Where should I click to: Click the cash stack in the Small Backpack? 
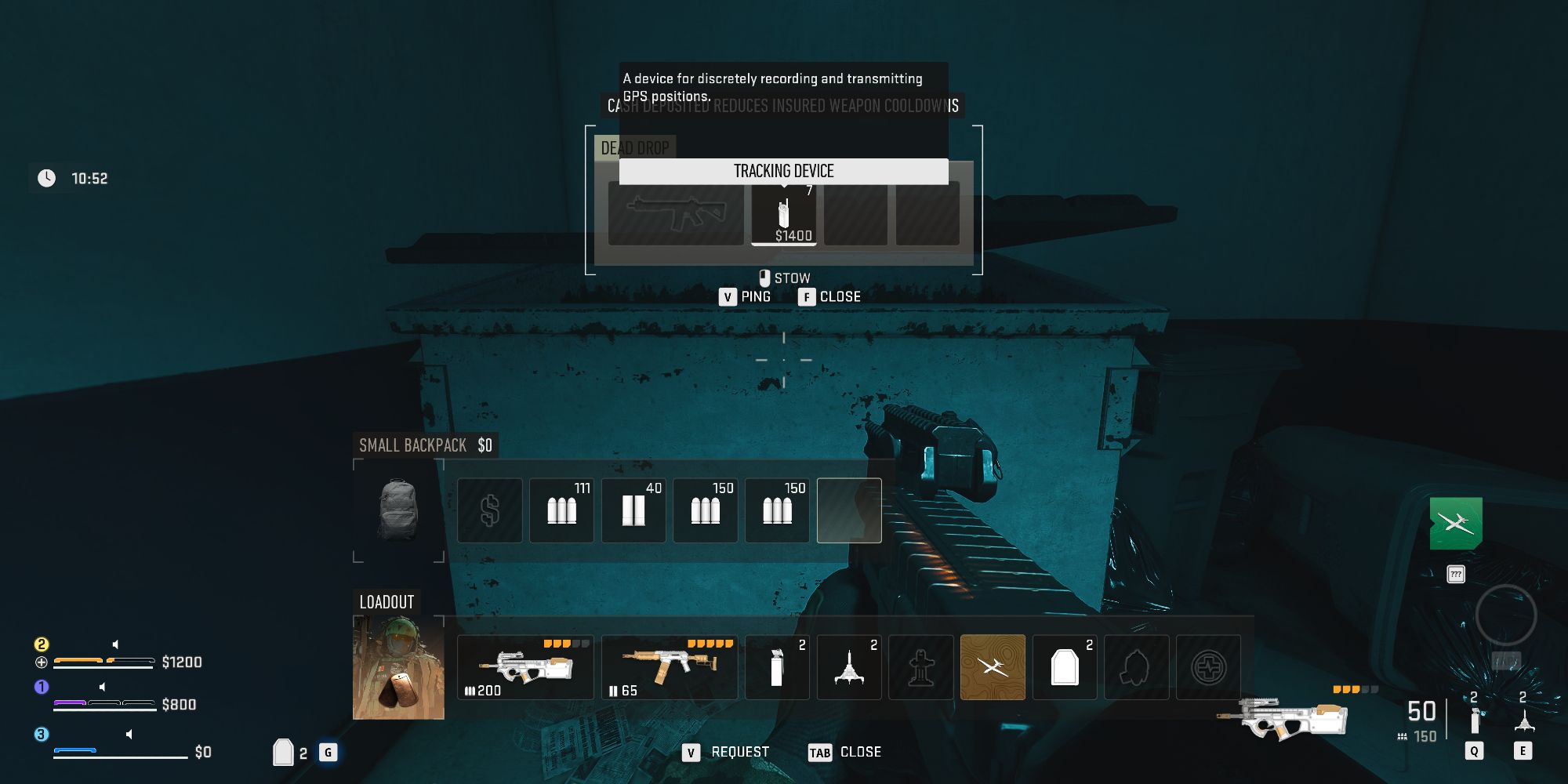pos(489,510)
